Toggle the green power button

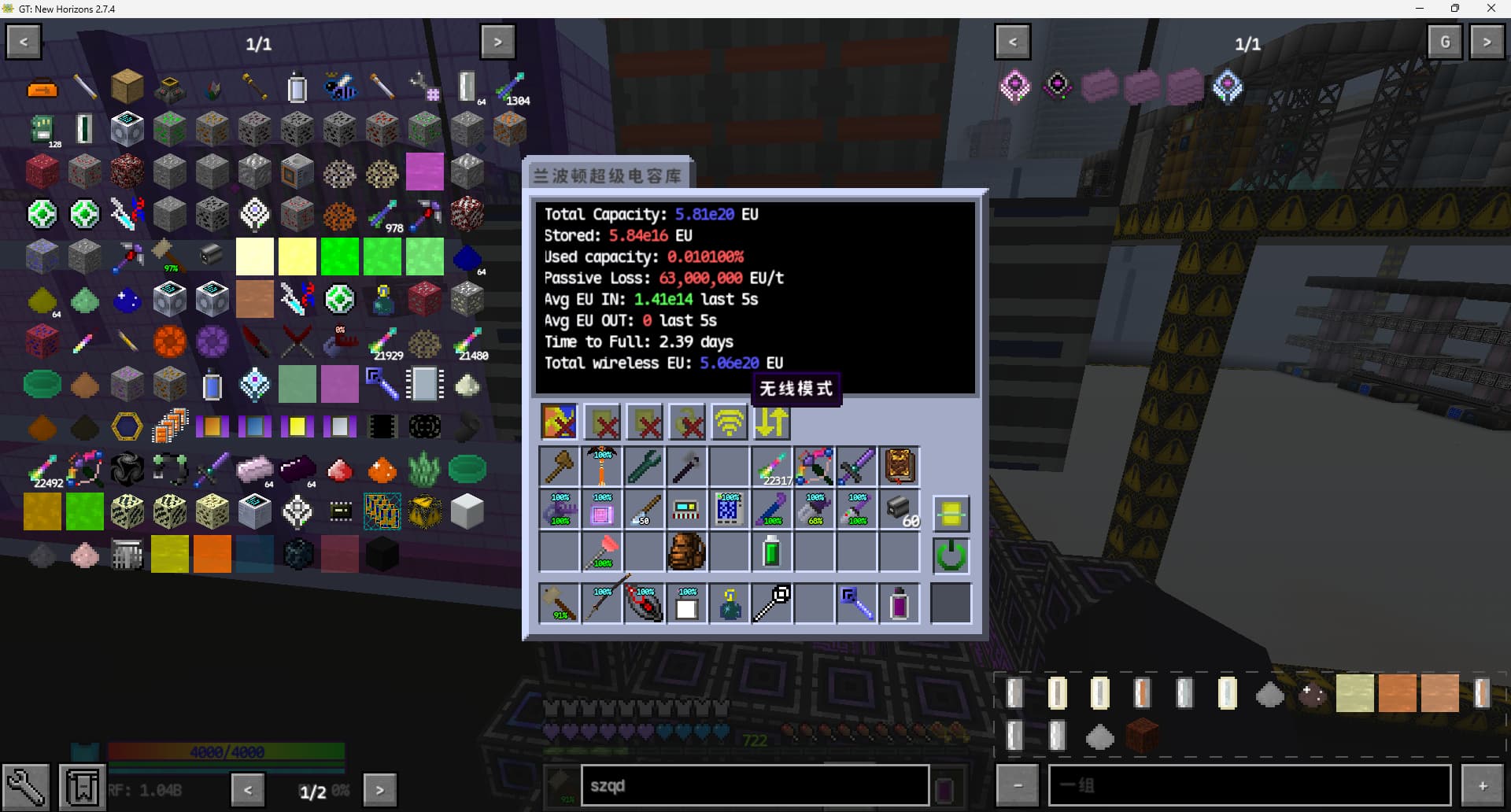[x=951, y=555]
